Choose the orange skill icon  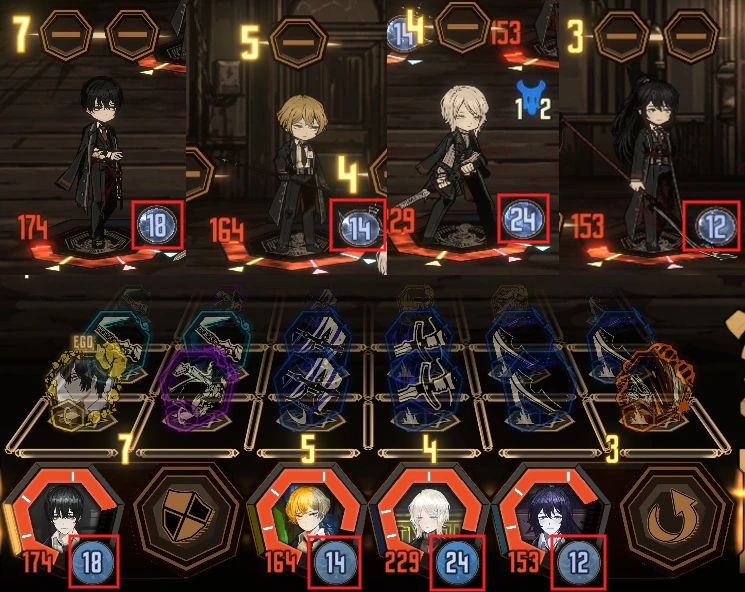[x=656, y=383]
